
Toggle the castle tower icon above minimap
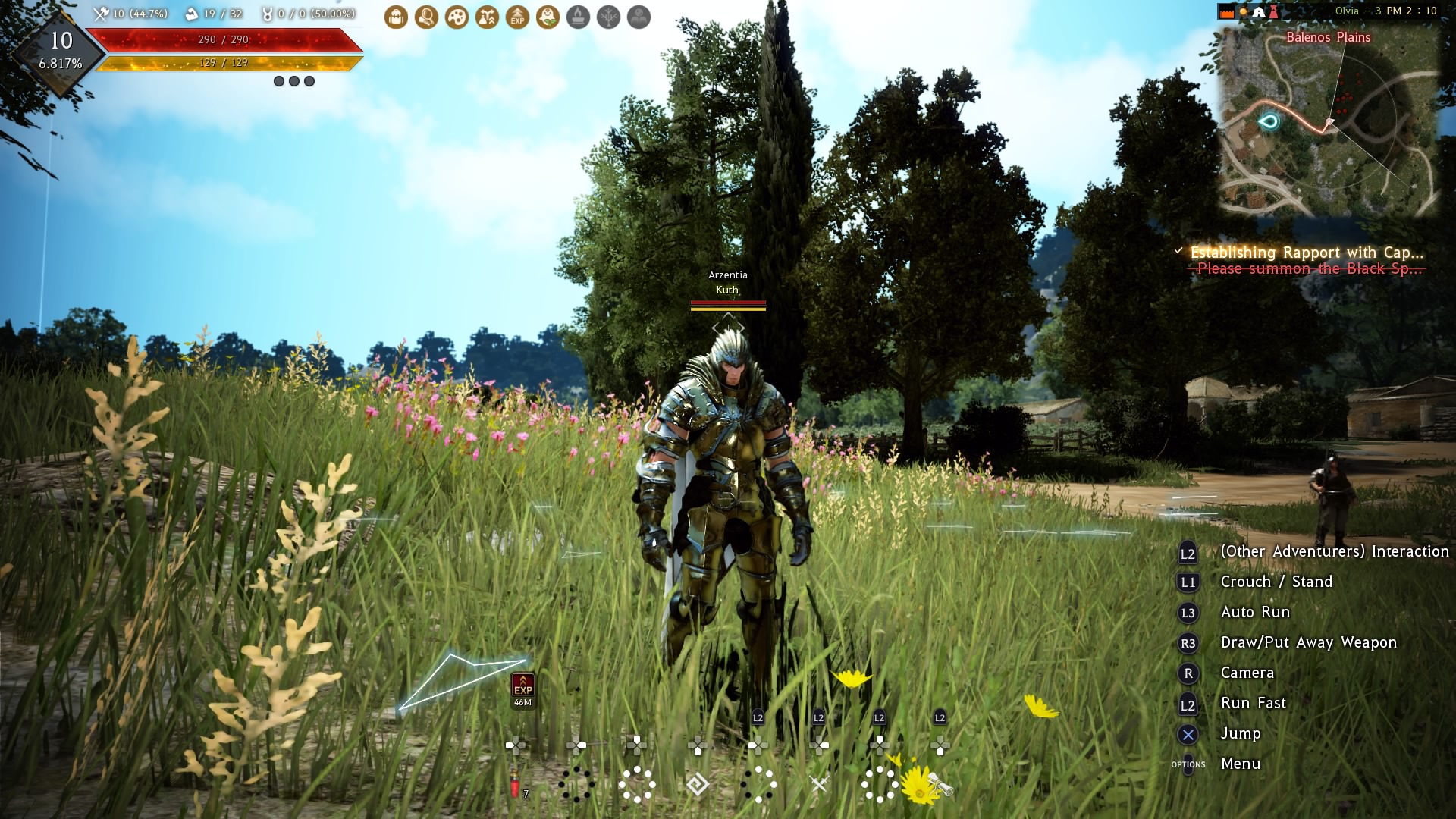point(1273,11)
